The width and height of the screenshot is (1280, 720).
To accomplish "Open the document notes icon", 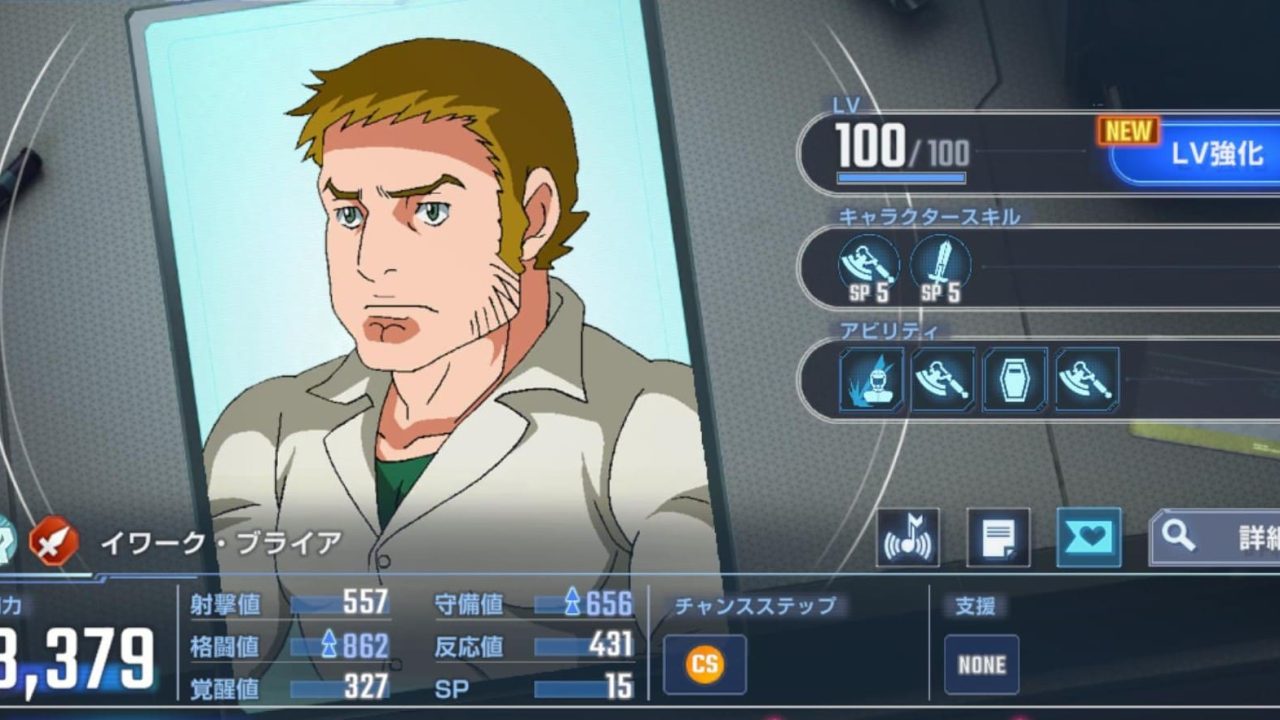I will tap(998, 538).
